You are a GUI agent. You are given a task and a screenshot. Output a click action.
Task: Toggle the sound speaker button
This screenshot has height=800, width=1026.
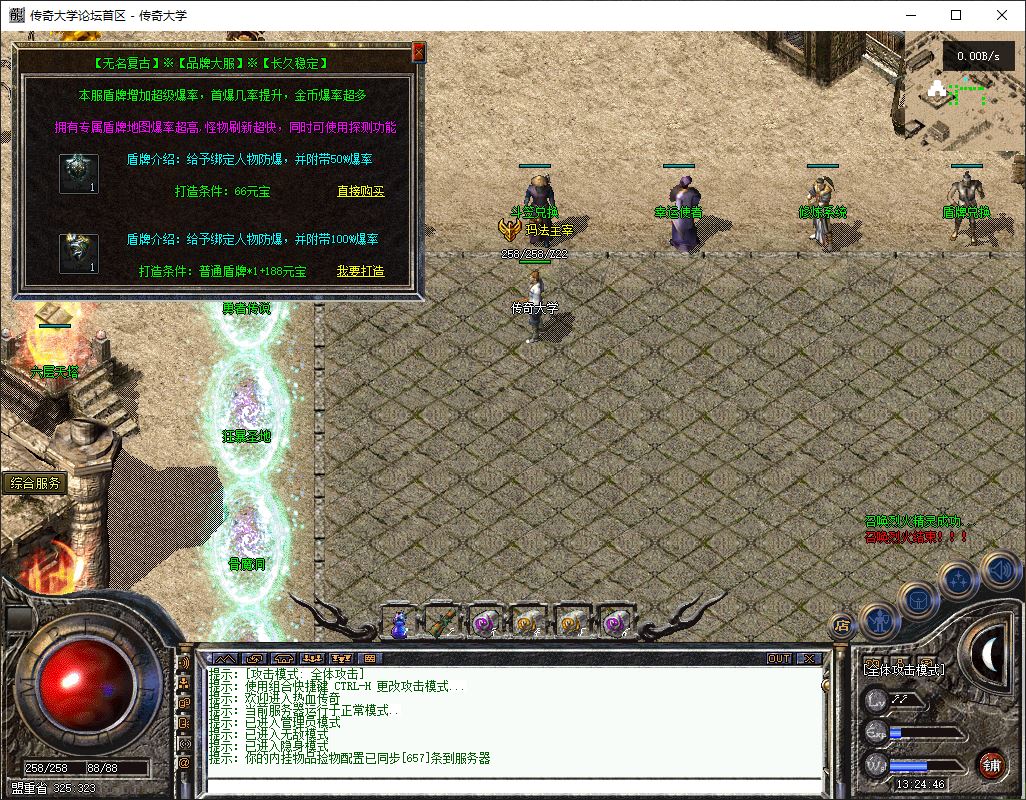coord(998,570)
